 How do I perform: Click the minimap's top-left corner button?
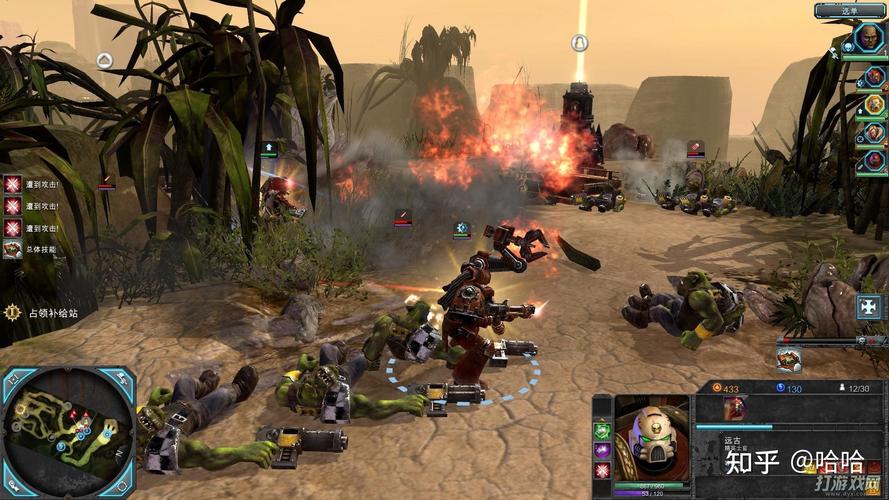[x=13, y=379]
